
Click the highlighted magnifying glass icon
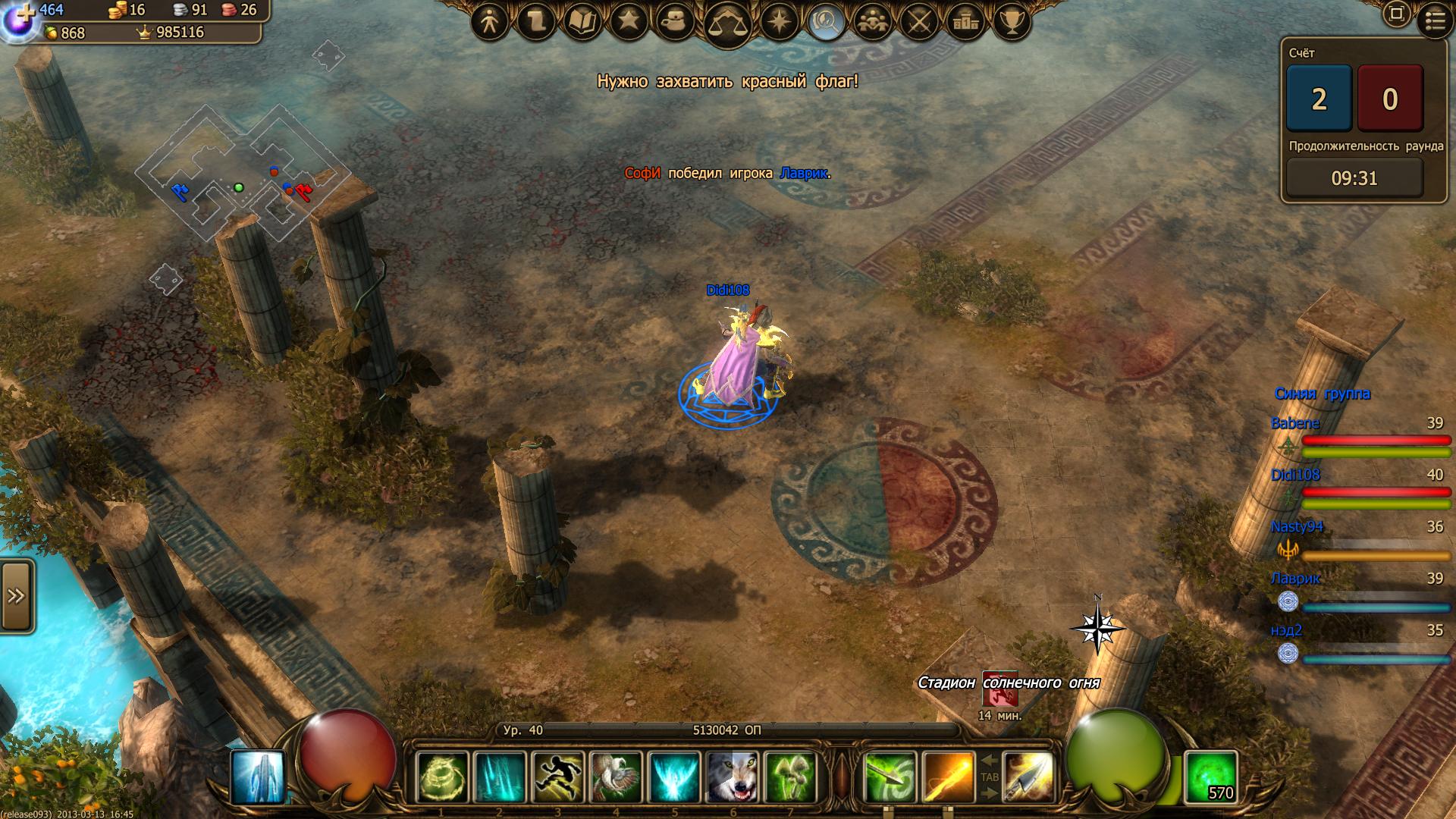click(826, 22)
